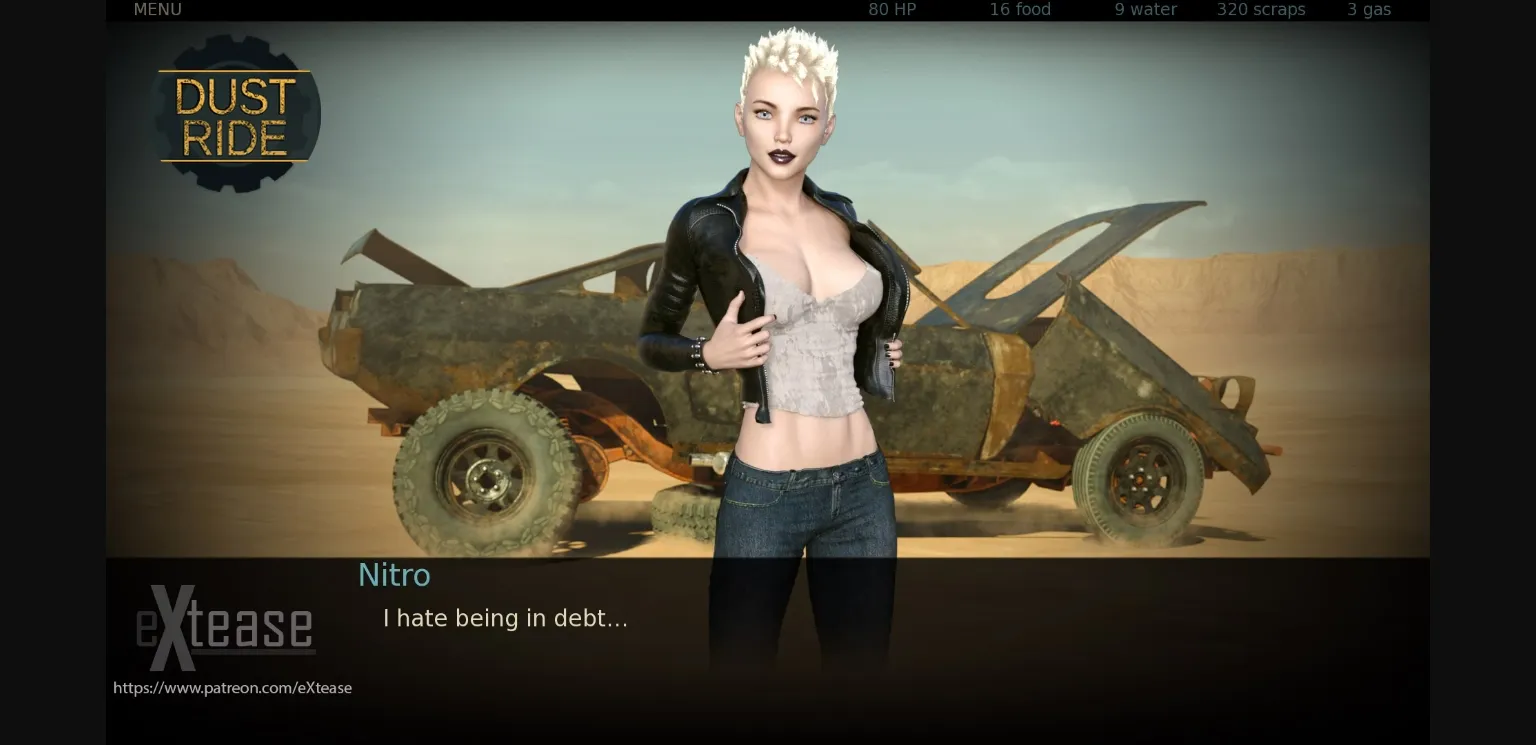Click the HP value to check health

[890, 10]
